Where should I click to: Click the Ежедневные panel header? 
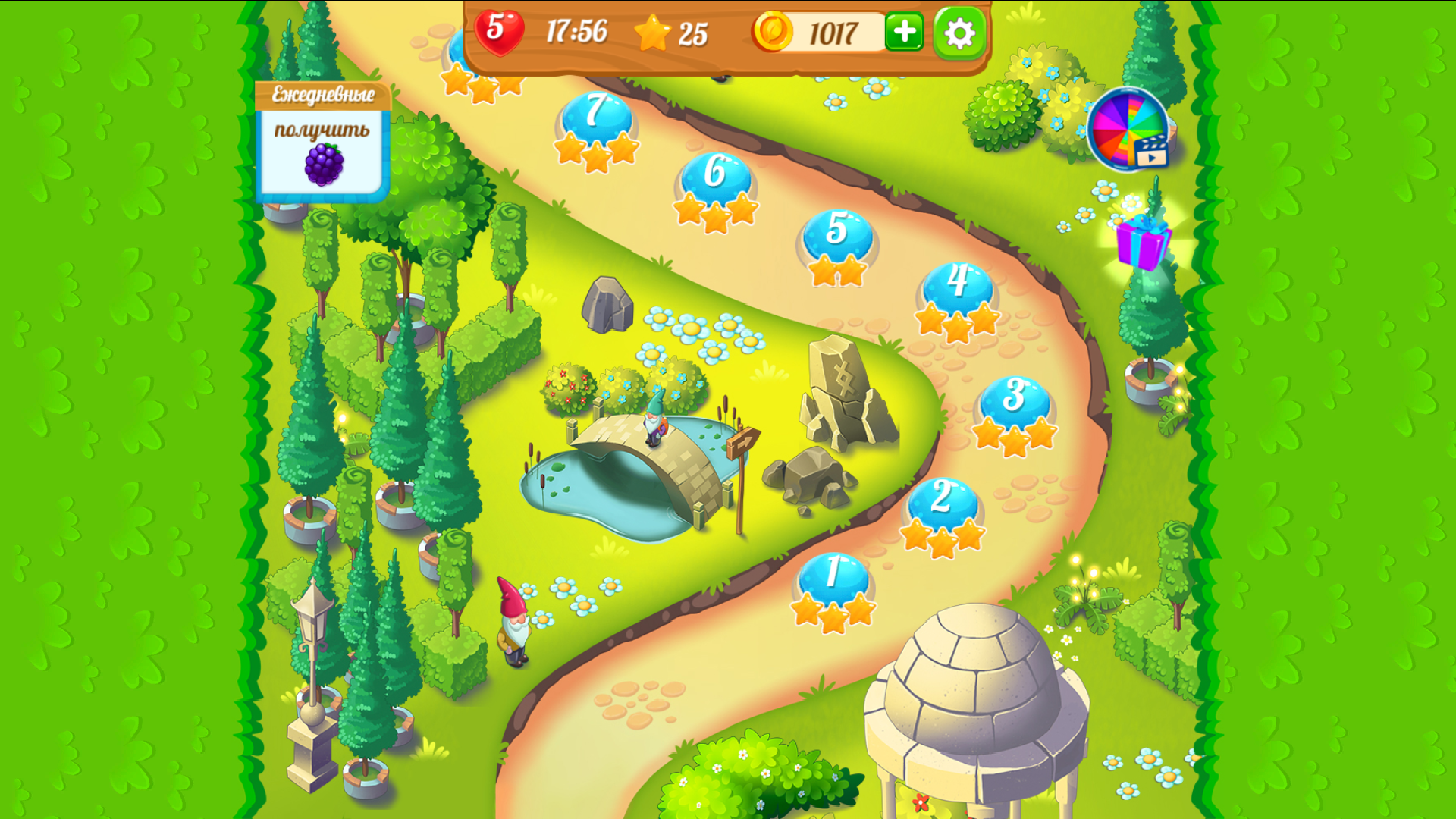point(323,95)
